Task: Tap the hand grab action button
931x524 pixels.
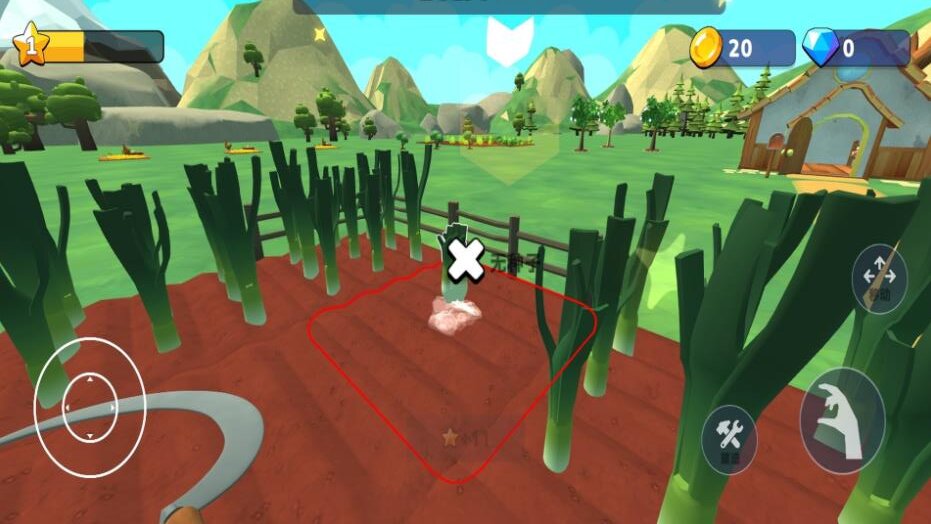Action: point(841,421)
